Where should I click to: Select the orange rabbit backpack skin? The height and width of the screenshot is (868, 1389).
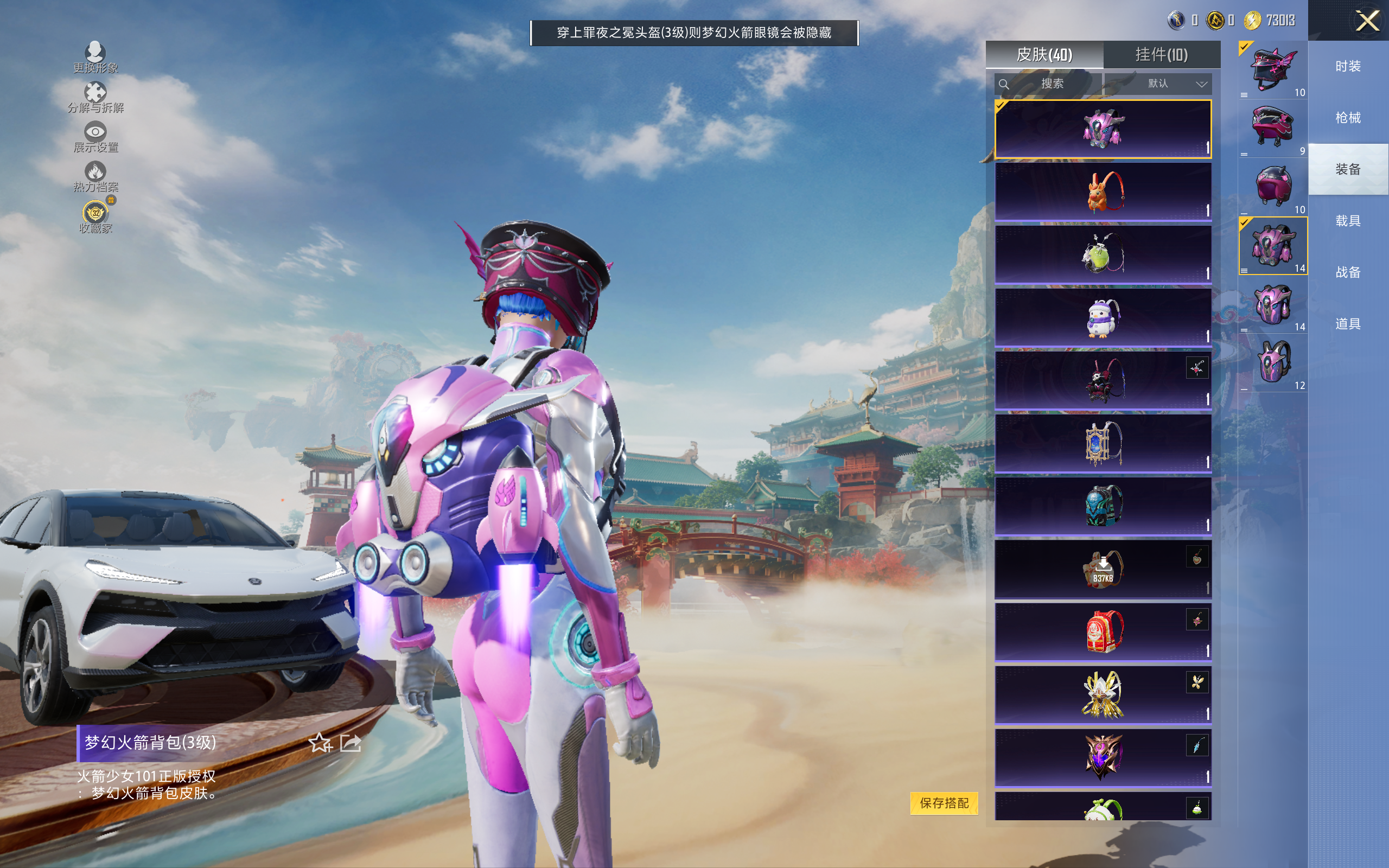(x=1103, y=192)
